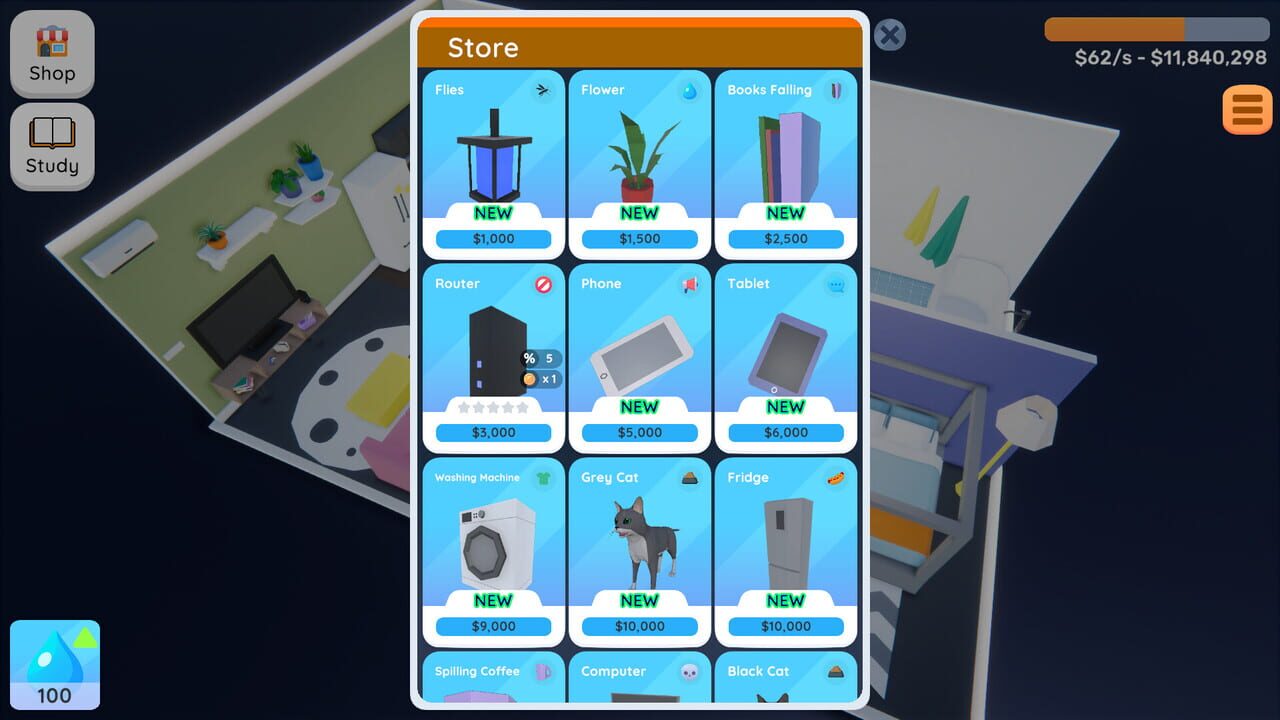Click the blocked icon on the Router card
Image resolution: width=1280 pixels, height=720 pixels.
(542, 283)
